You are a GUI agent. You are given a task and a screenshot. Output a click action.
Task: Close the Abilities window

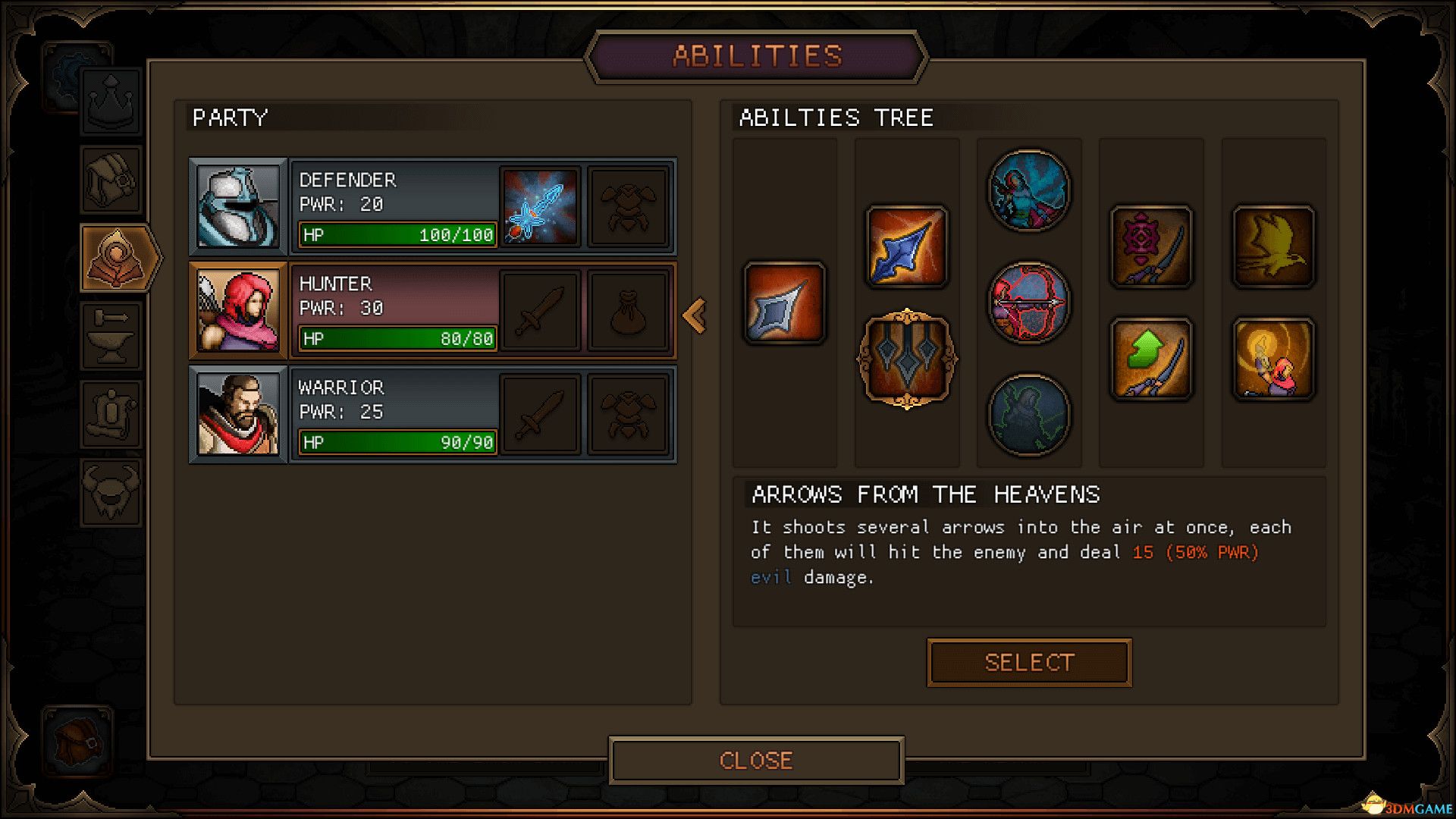(756, 760)
